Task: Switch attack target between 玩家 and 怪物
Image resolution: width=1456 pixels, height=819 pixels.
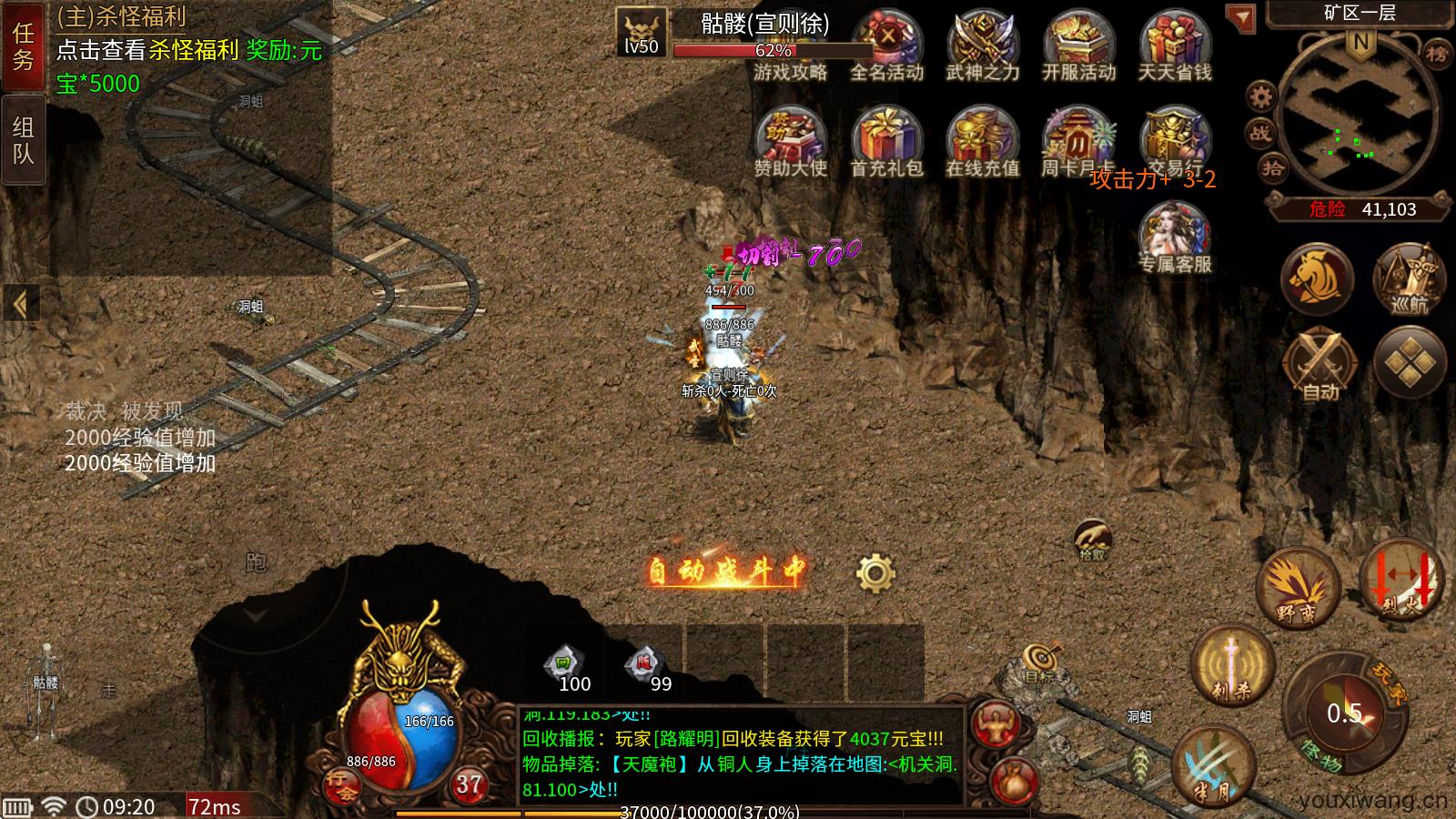Action: pos(1346,709)
